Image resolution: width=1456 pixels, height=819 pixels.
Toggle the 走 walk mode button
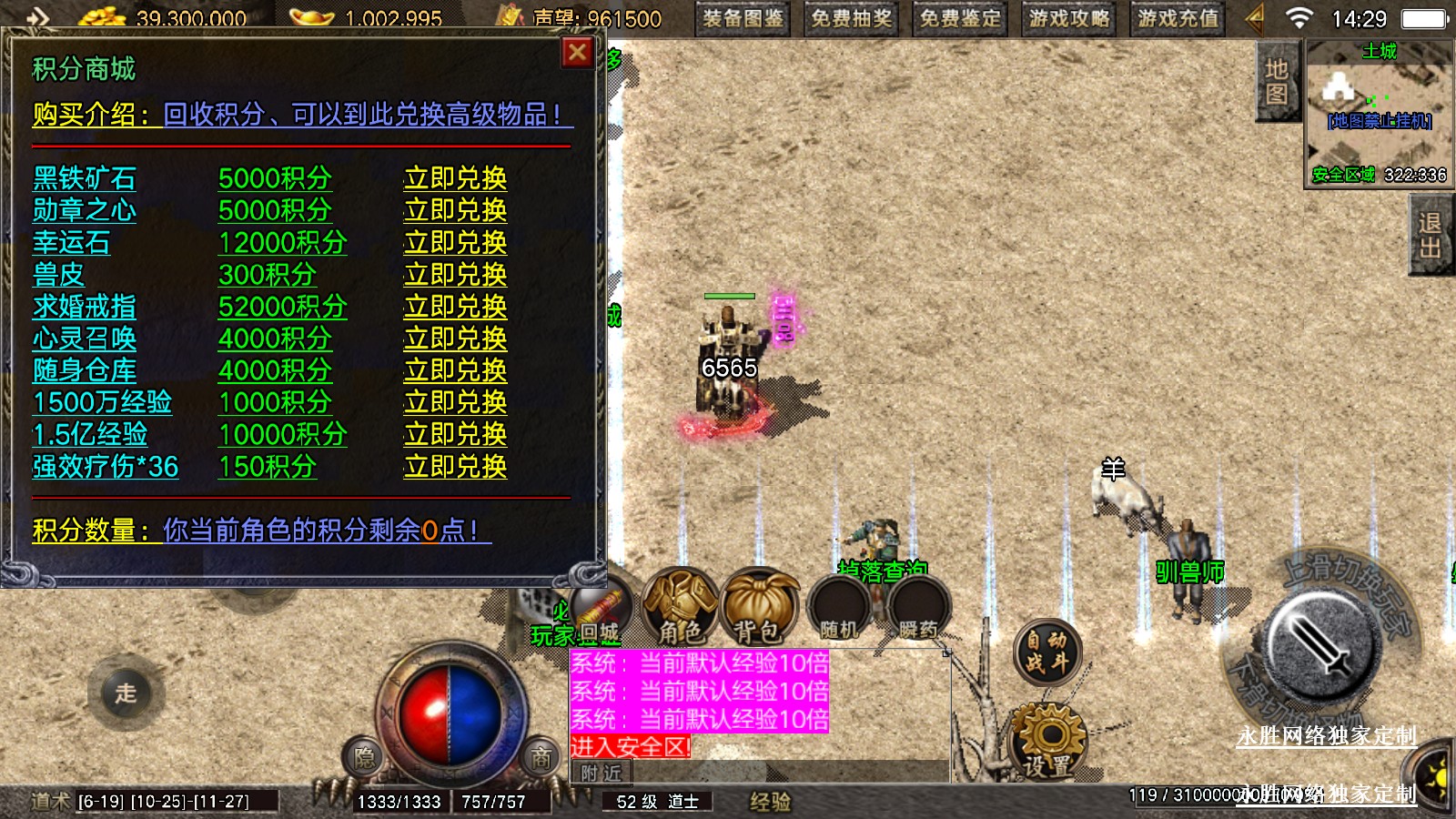126,693
